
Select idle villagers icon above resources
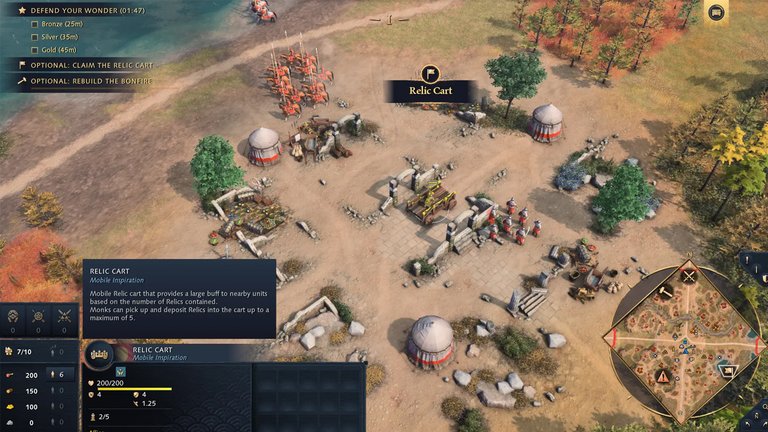pyautogui.click(x=14, y=316)
